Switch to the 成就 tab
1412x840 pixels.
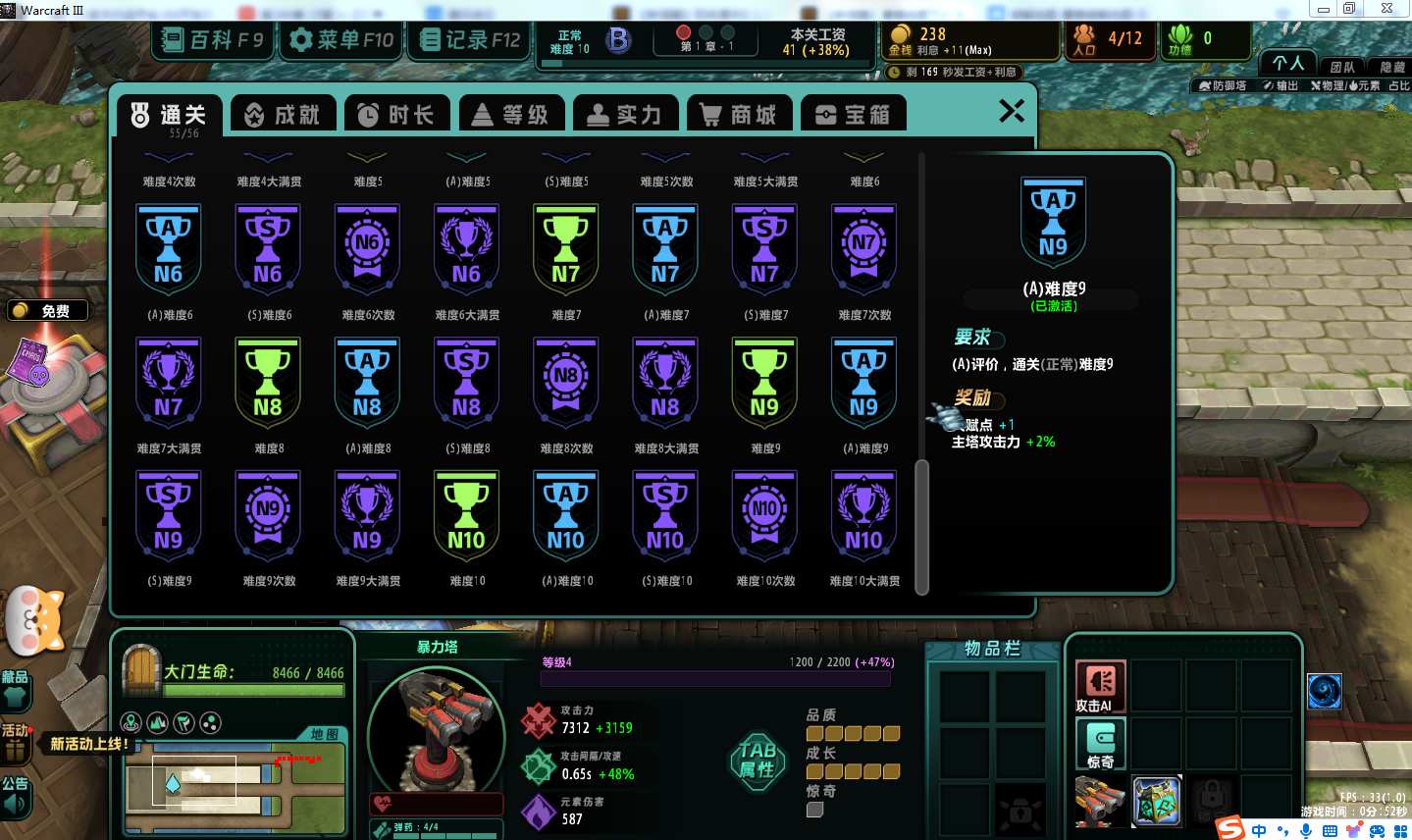pos(283,115)
